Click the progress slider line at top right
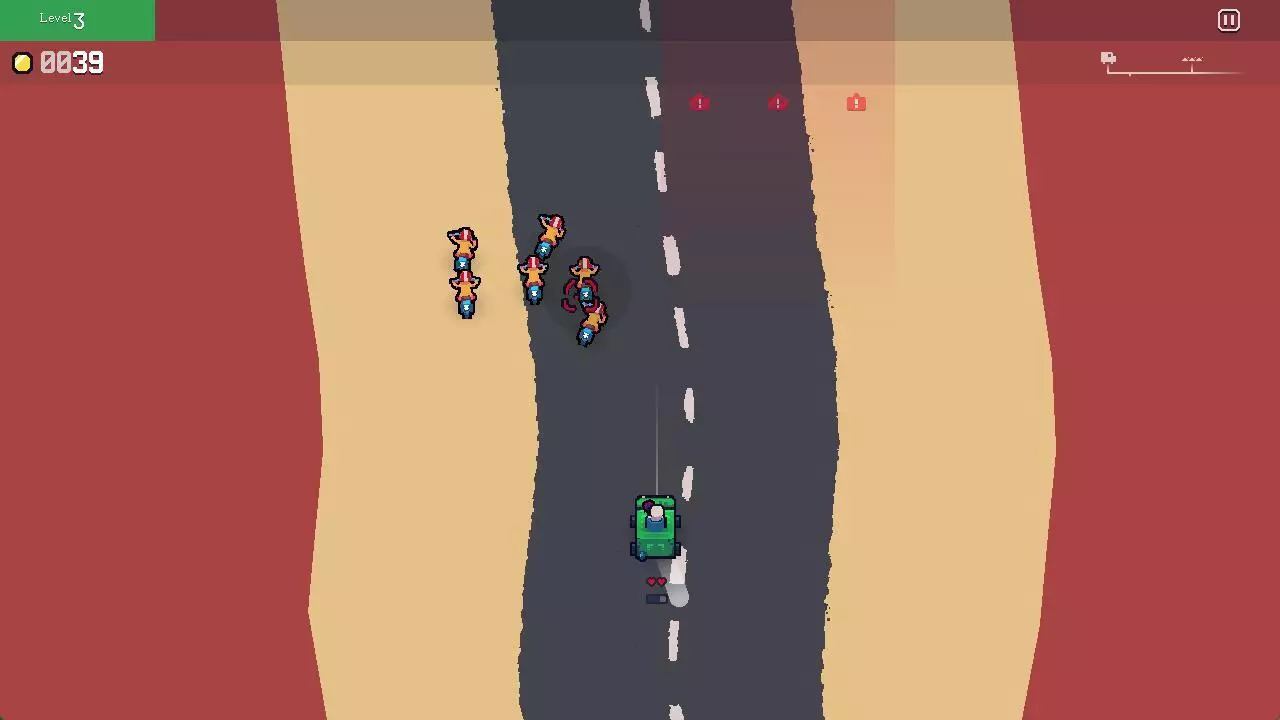The height and width of the screenshot is (720, 1280). click(1180, 70)
